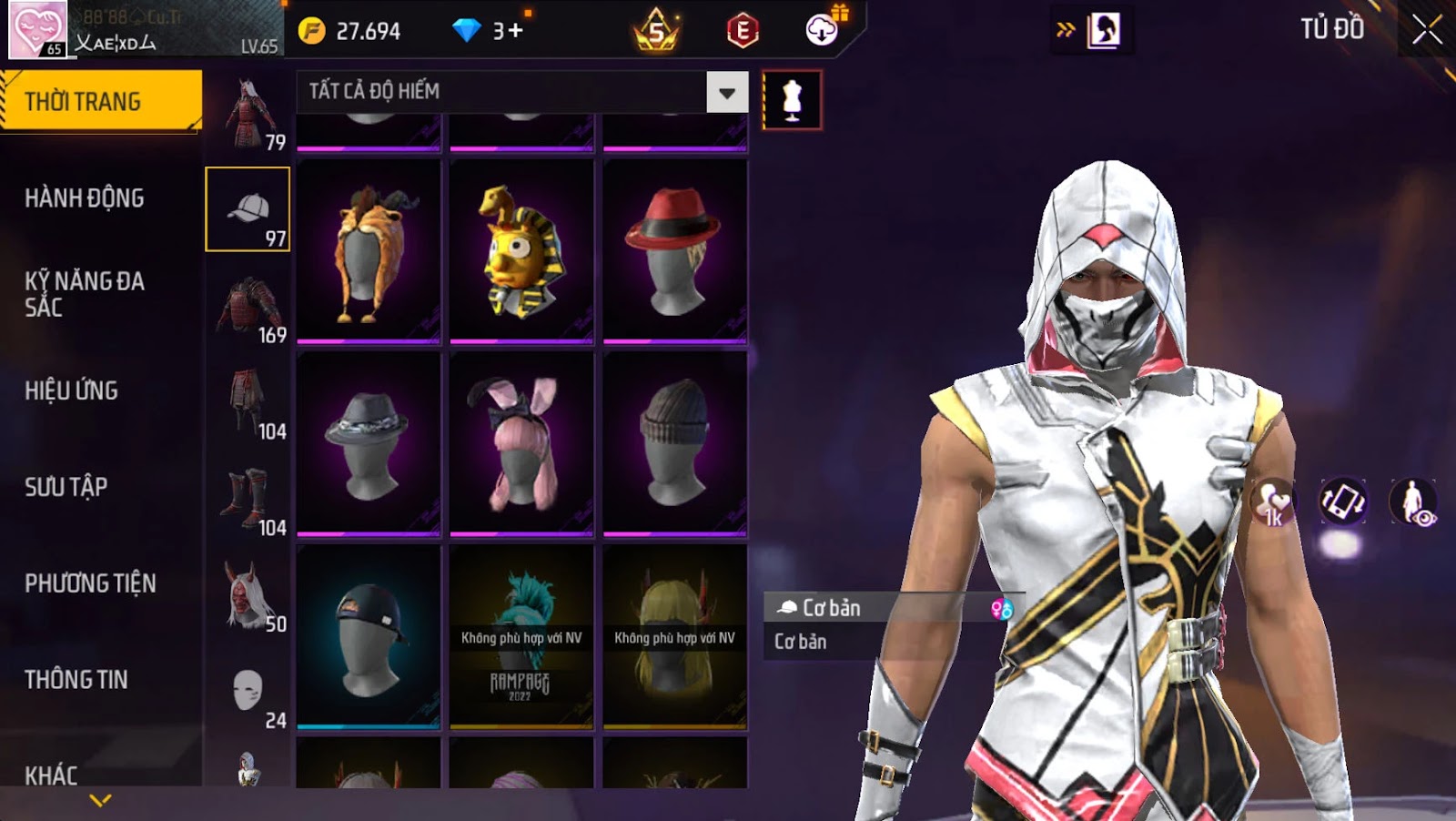
Task: Open the Hành Động menu section
Action: click(85, 198)
